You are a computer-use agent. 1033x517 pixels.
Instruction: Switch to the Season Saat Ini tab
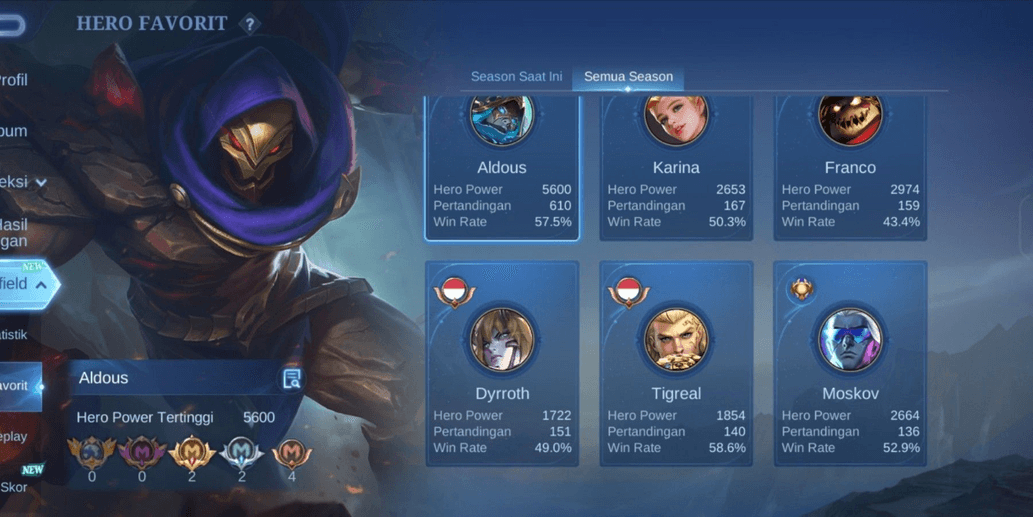pyautogui.click(x=516, y=77)
